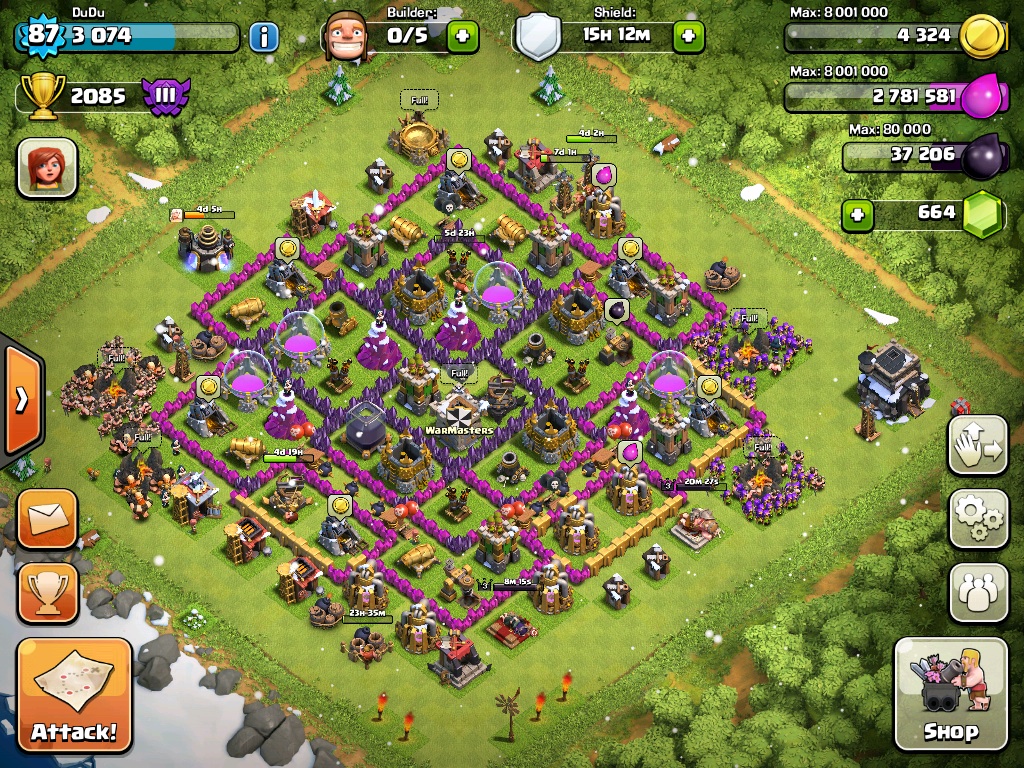Open the friends list button
This screenshot has width=1024, height=768.
(x=978, y=592)
